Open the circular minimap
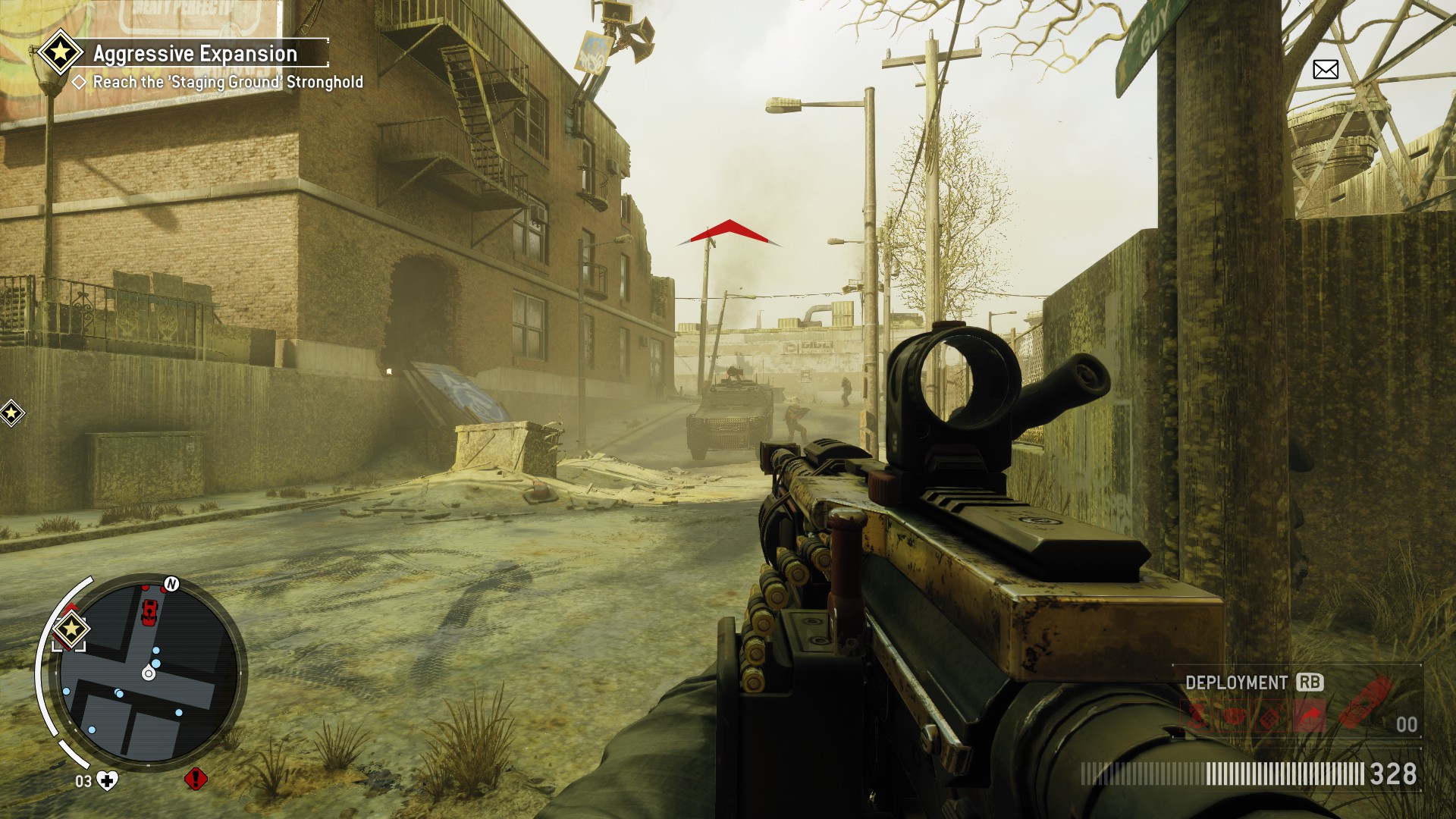 point(149,672)
